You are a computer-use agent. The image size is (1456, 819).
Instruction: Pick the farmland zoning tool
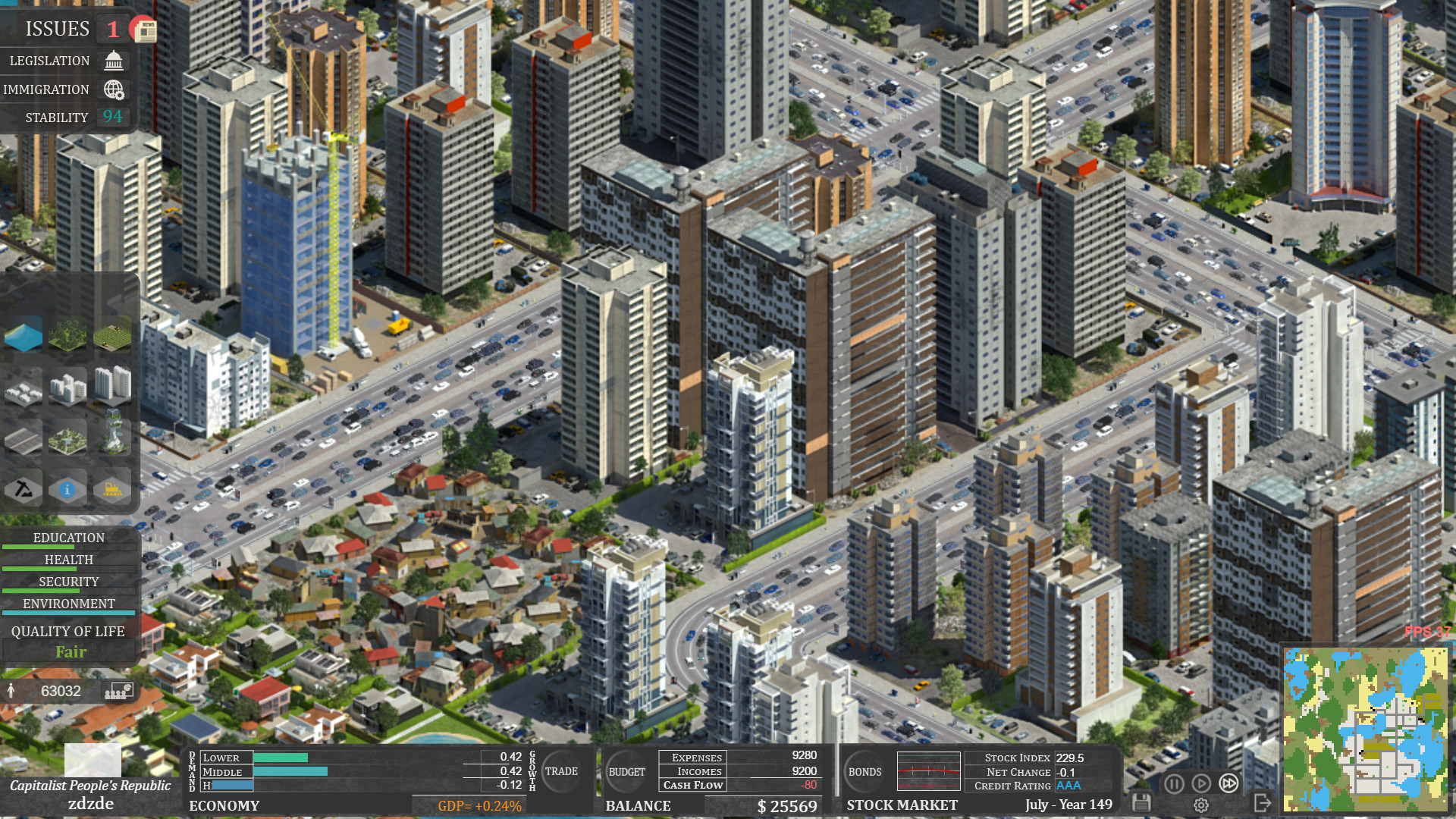pyautogui.click(x=112, y=336)
